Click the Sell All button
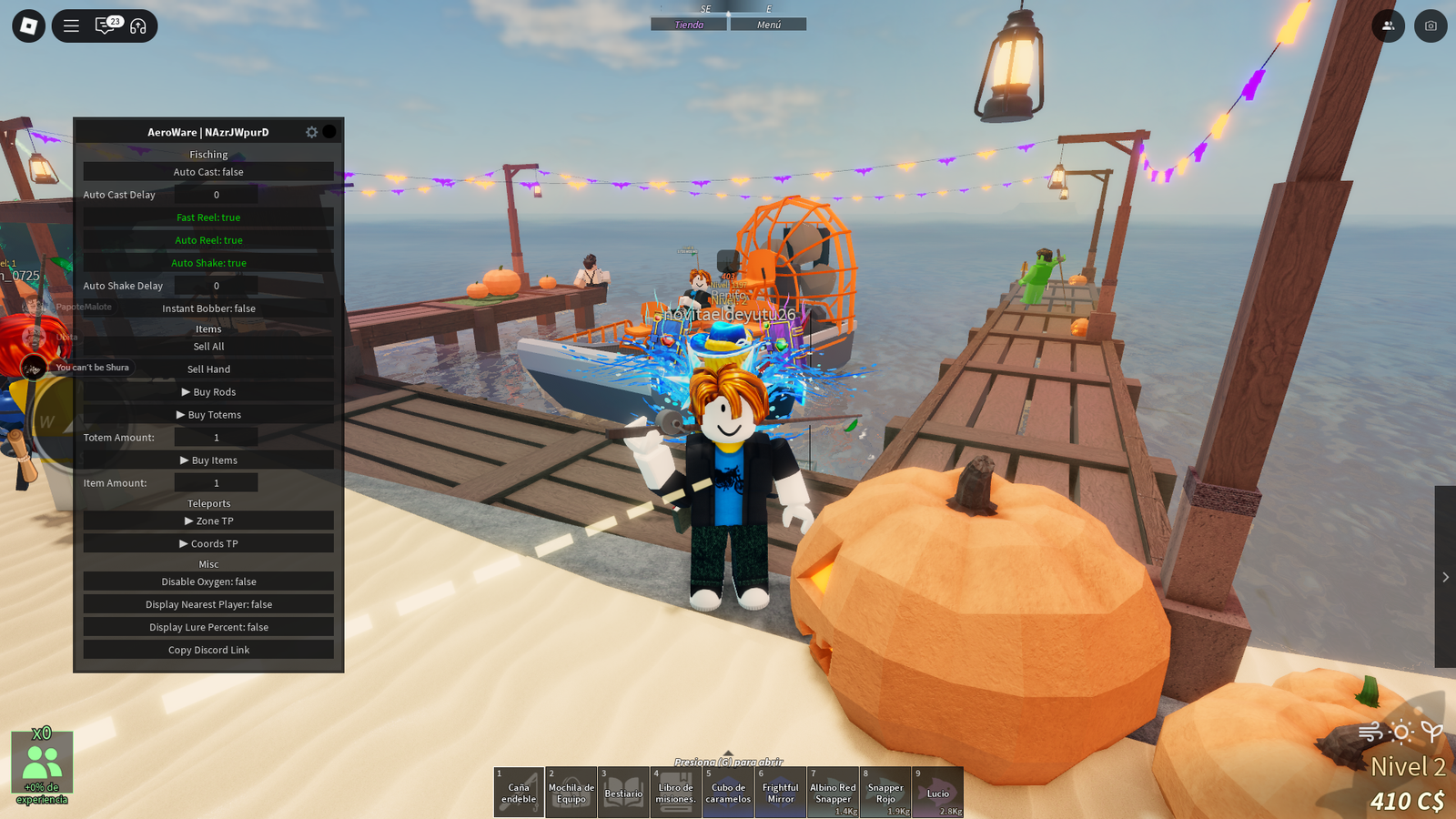 pos(208,347)
